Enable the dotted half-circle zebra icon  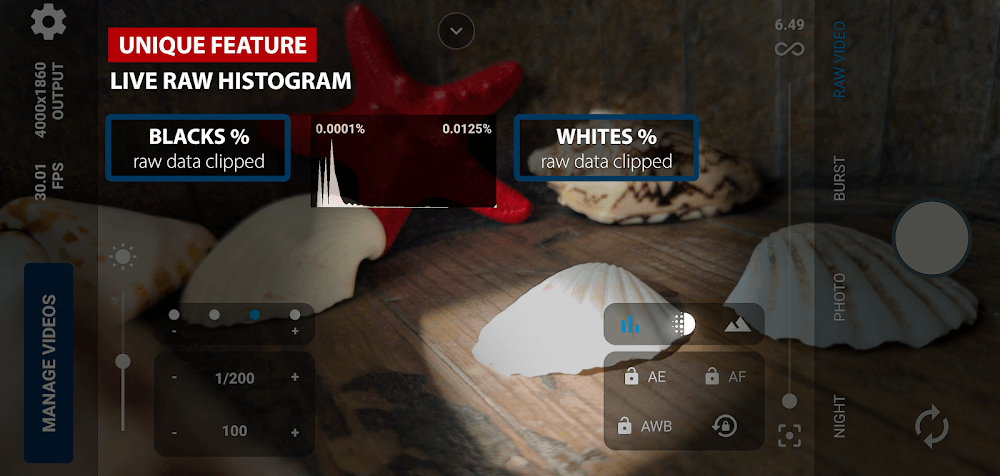pyautogui.click(x=684, y=324)
